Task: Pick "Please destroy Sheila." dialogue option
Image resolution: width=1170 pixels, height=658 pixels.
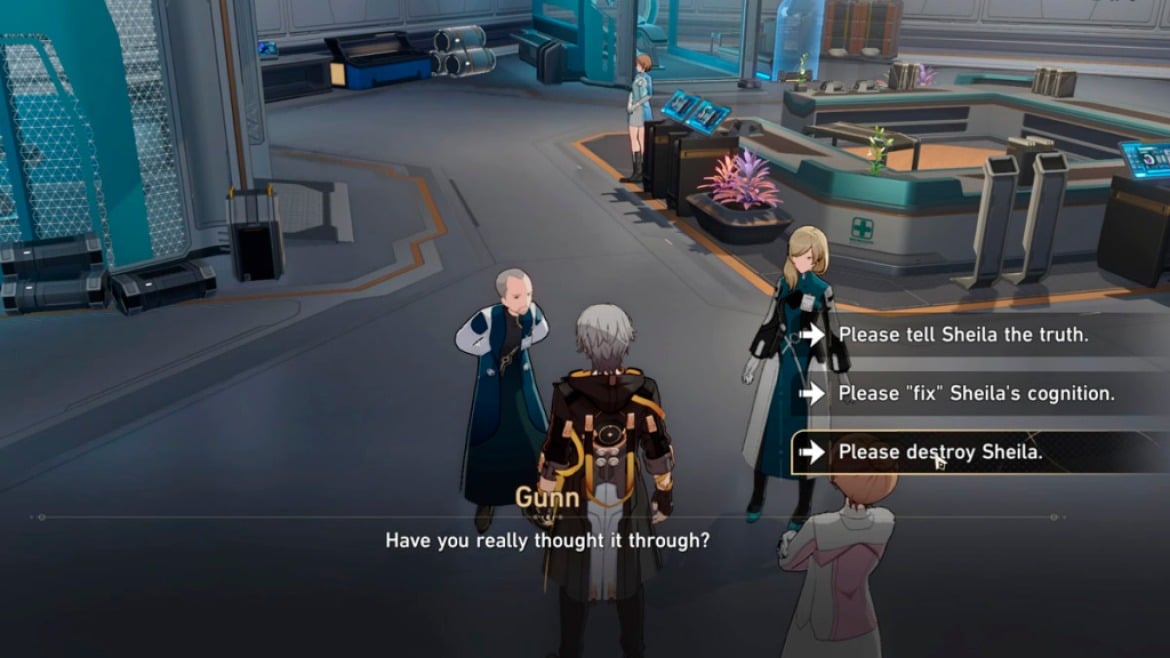Action: (940, 452)
